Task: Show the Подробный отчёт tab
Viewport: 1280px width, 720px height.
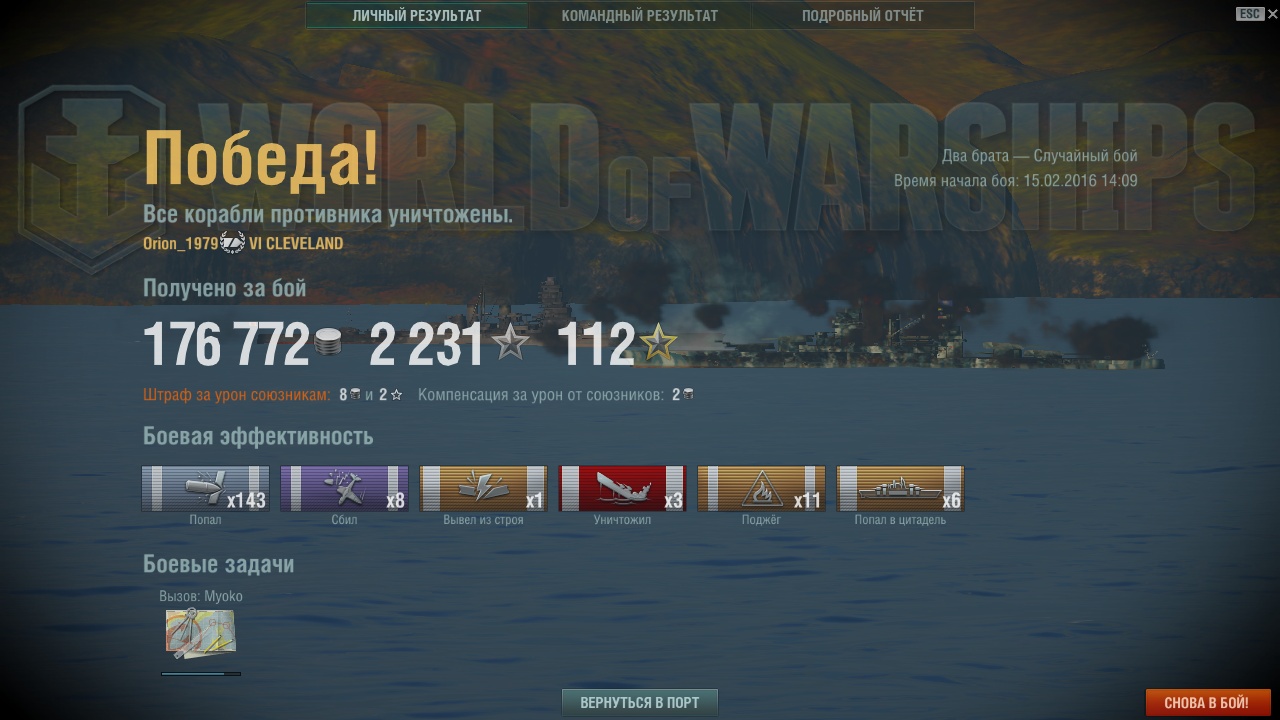Action: [862, 16]
